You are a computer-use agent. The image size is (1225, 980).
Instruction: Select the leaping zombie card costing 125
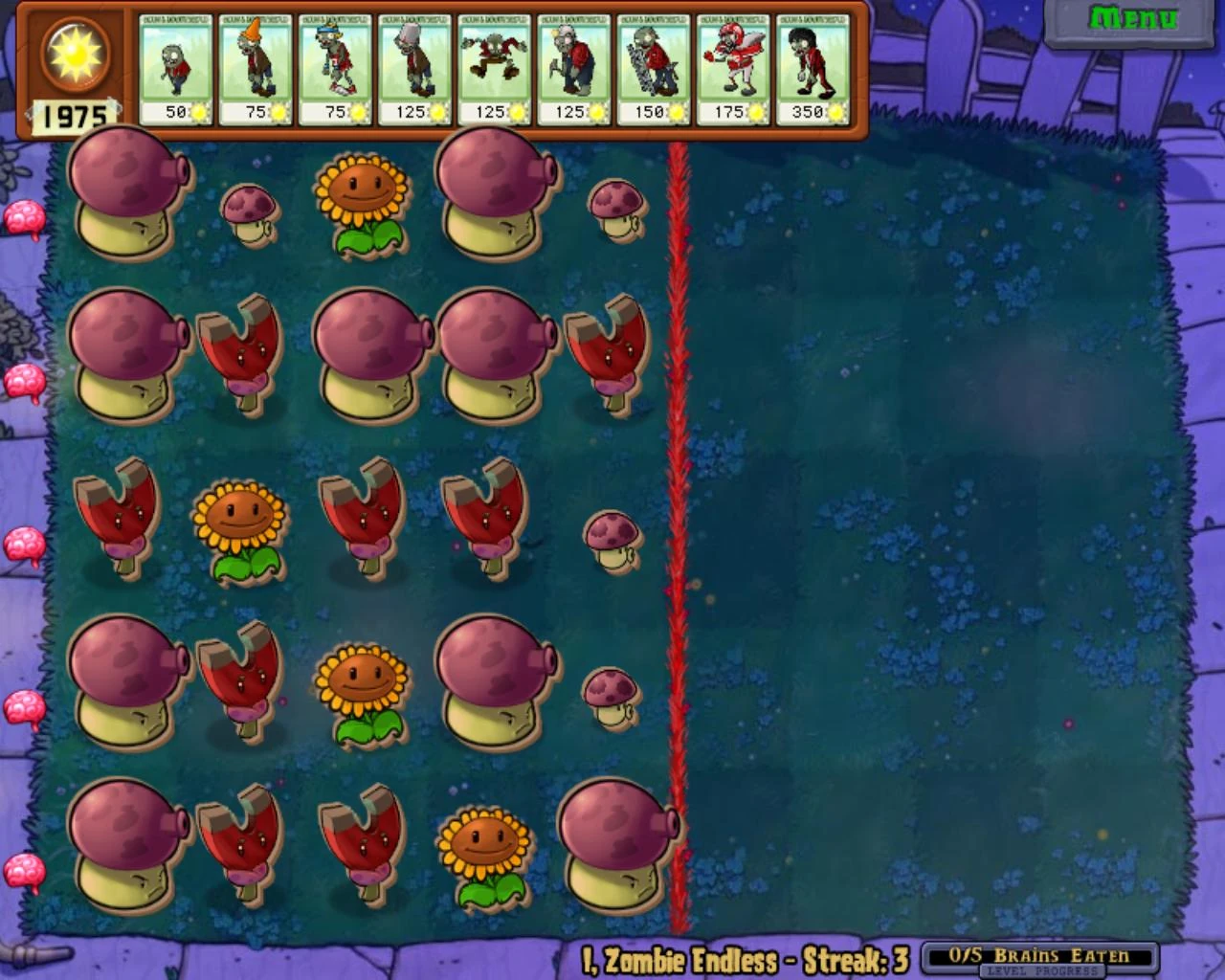[495, 67]
